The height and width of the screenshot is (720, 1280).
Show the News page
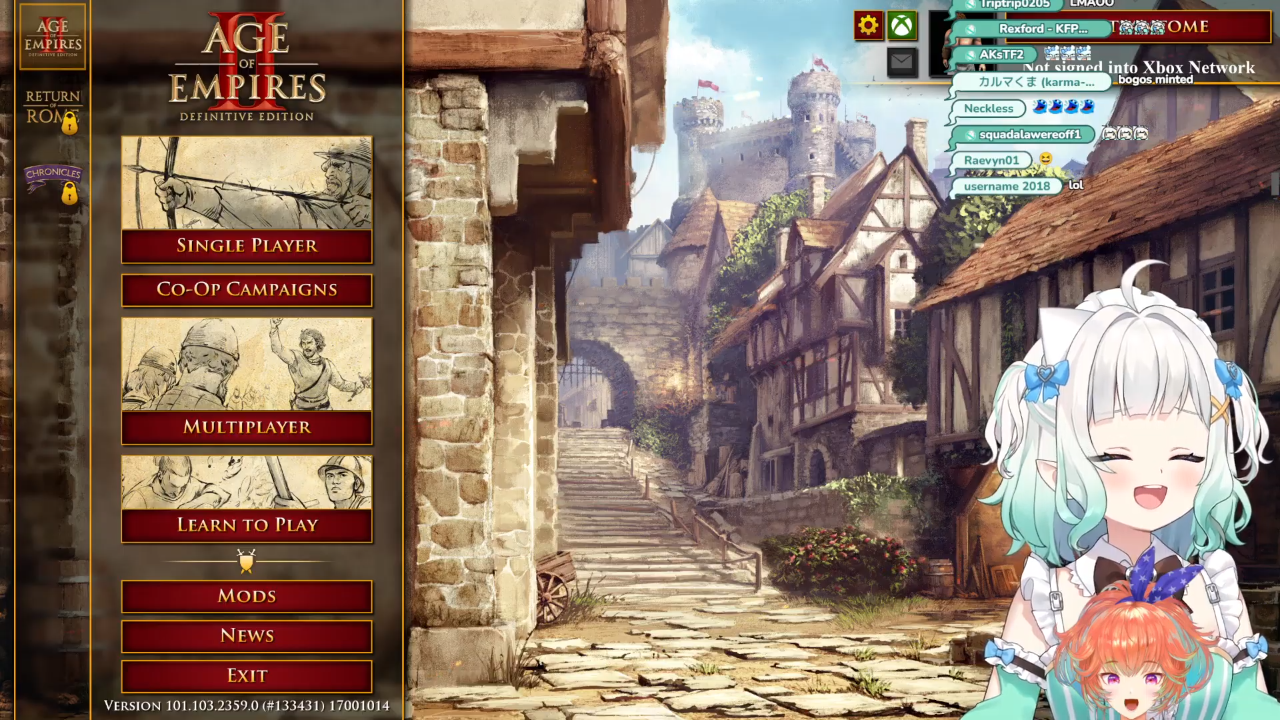pos(247,636)
